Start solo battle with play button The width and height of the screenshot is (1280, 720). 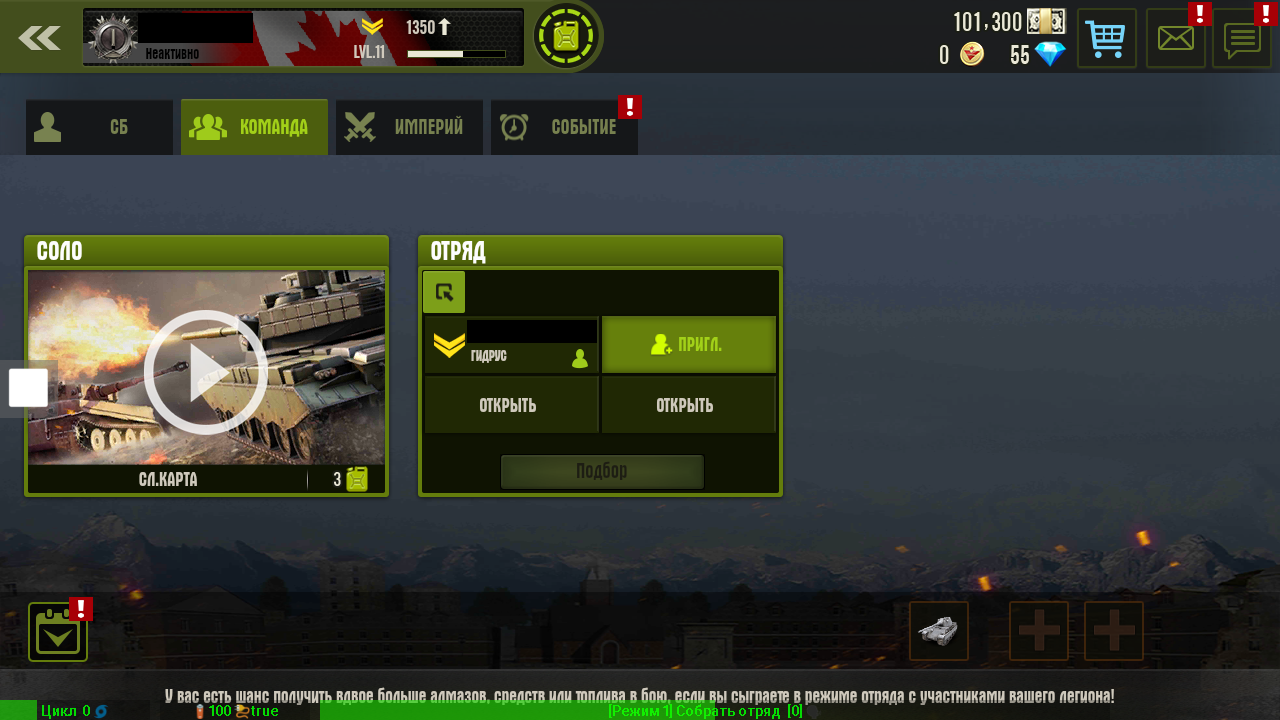click(x=206, y=371)
